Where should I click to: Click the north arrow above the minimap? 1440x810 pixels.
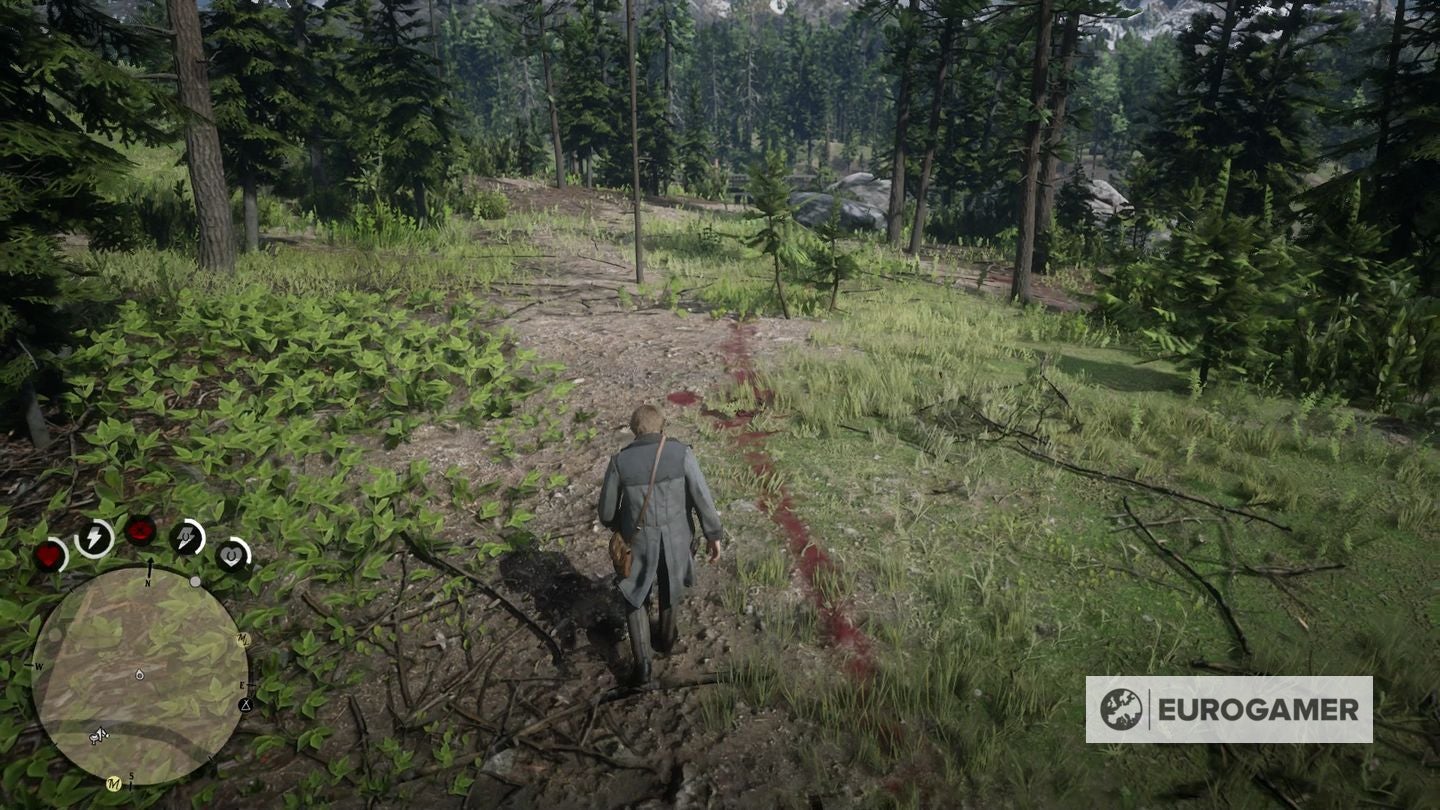(x=152, y=563)
